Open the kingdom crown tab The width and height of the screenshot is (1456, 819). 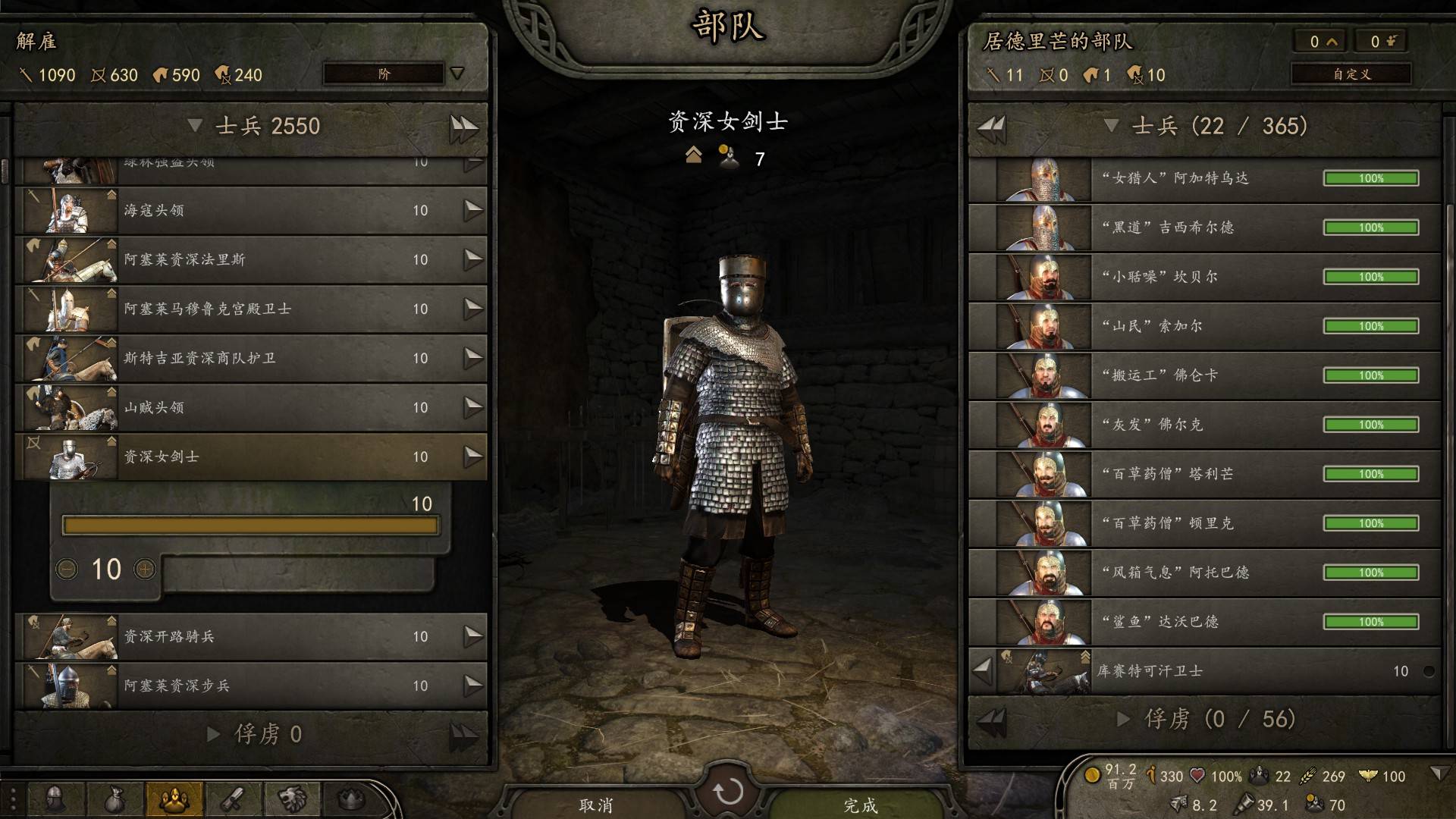[351, 799]
